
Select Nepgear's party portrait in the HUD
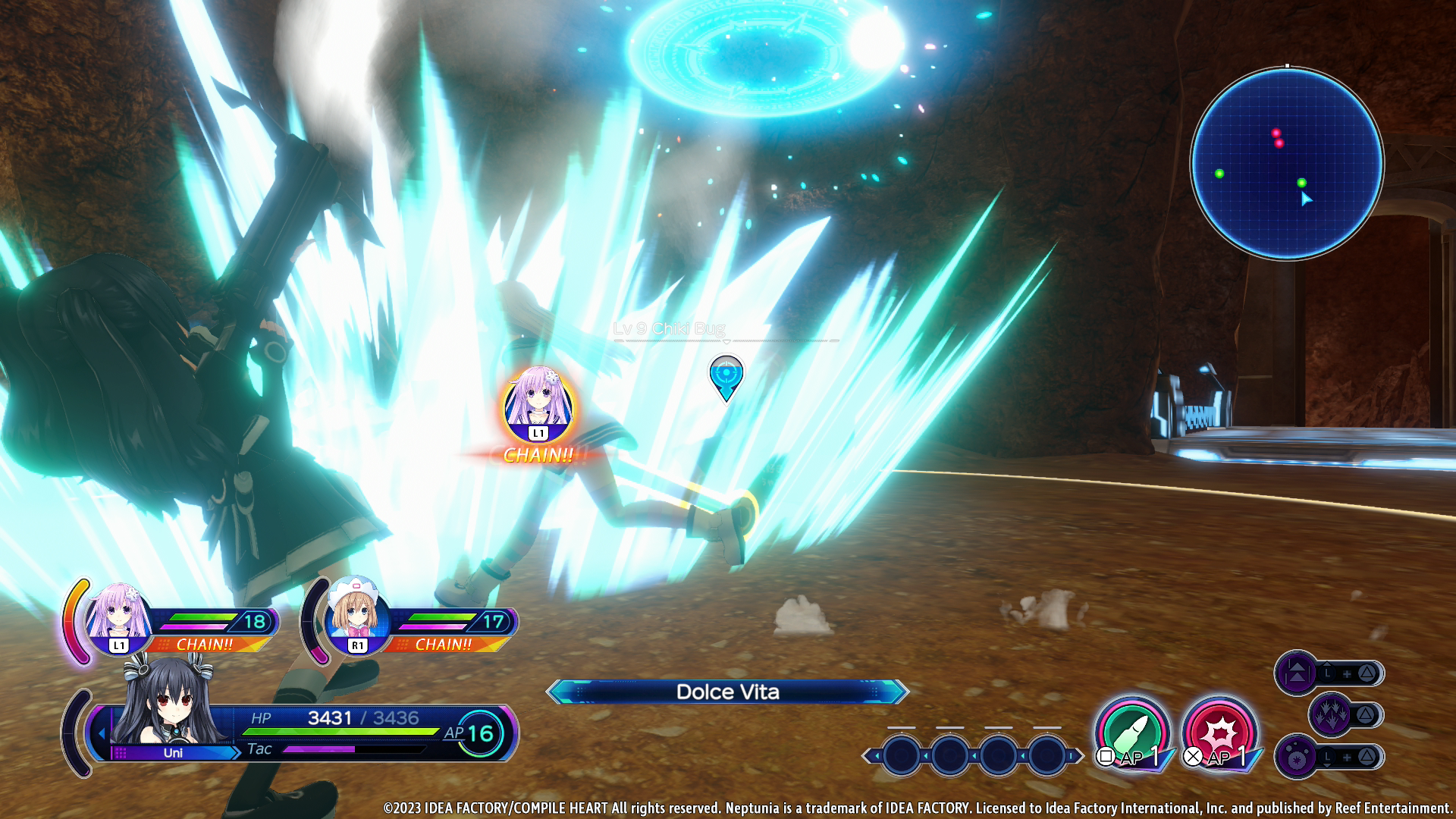coord(118,614)
